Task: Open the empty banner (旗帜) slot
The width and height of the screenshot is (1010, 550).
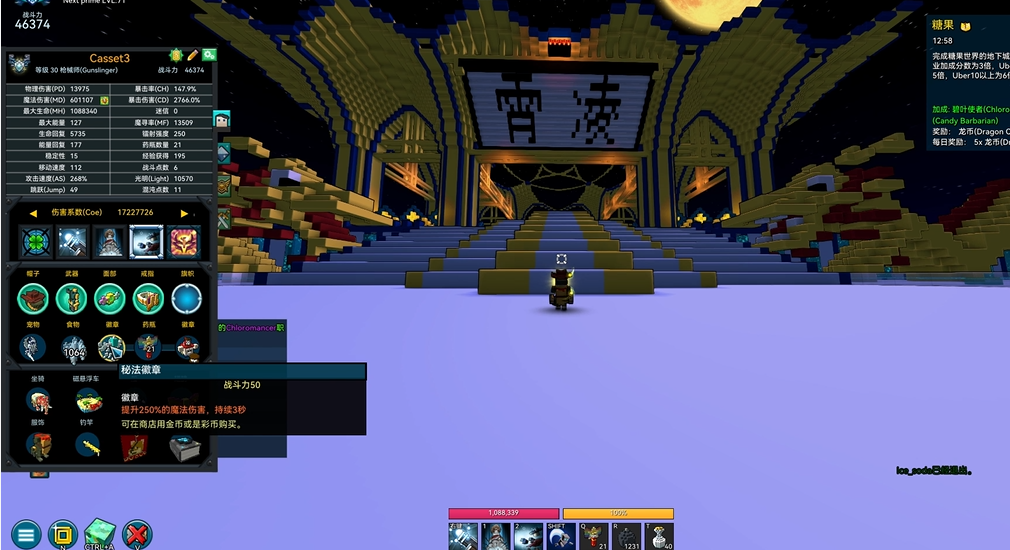Action: [186, 298]
